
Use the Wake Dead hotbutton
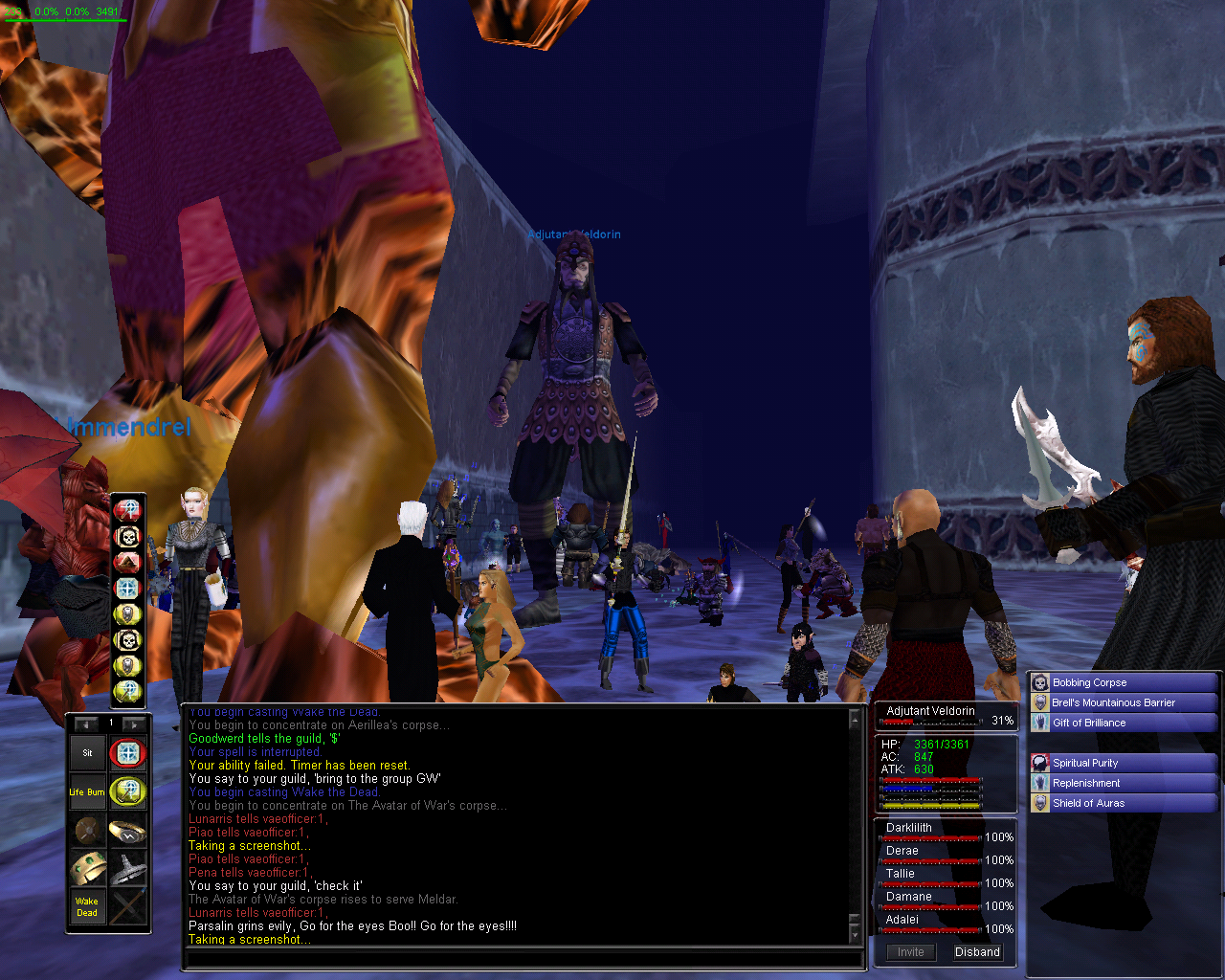click(x=87, y=906)
